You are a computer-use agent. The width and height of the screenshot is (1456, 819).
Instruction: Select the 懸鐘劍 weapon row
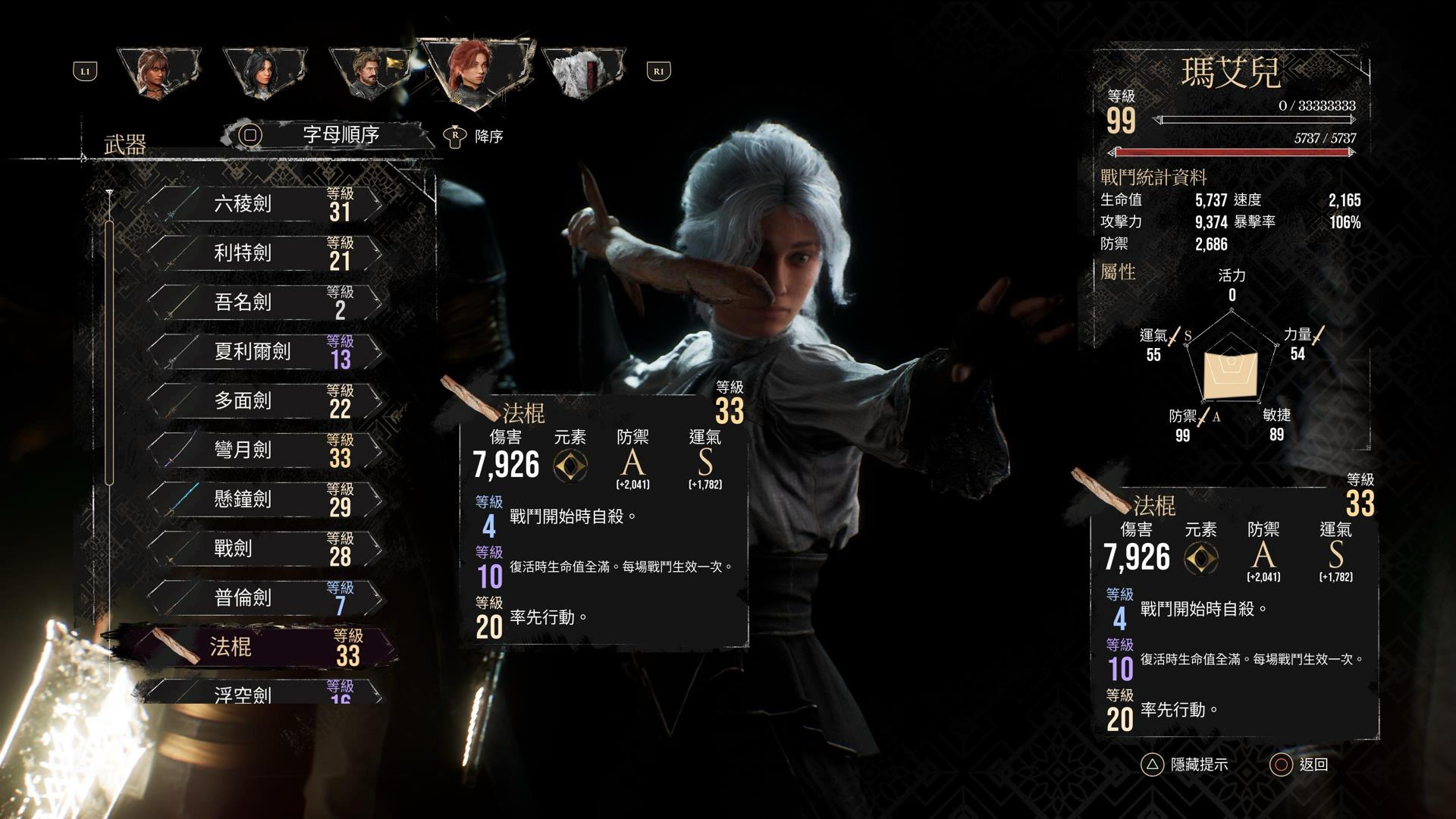pos(262,500)
